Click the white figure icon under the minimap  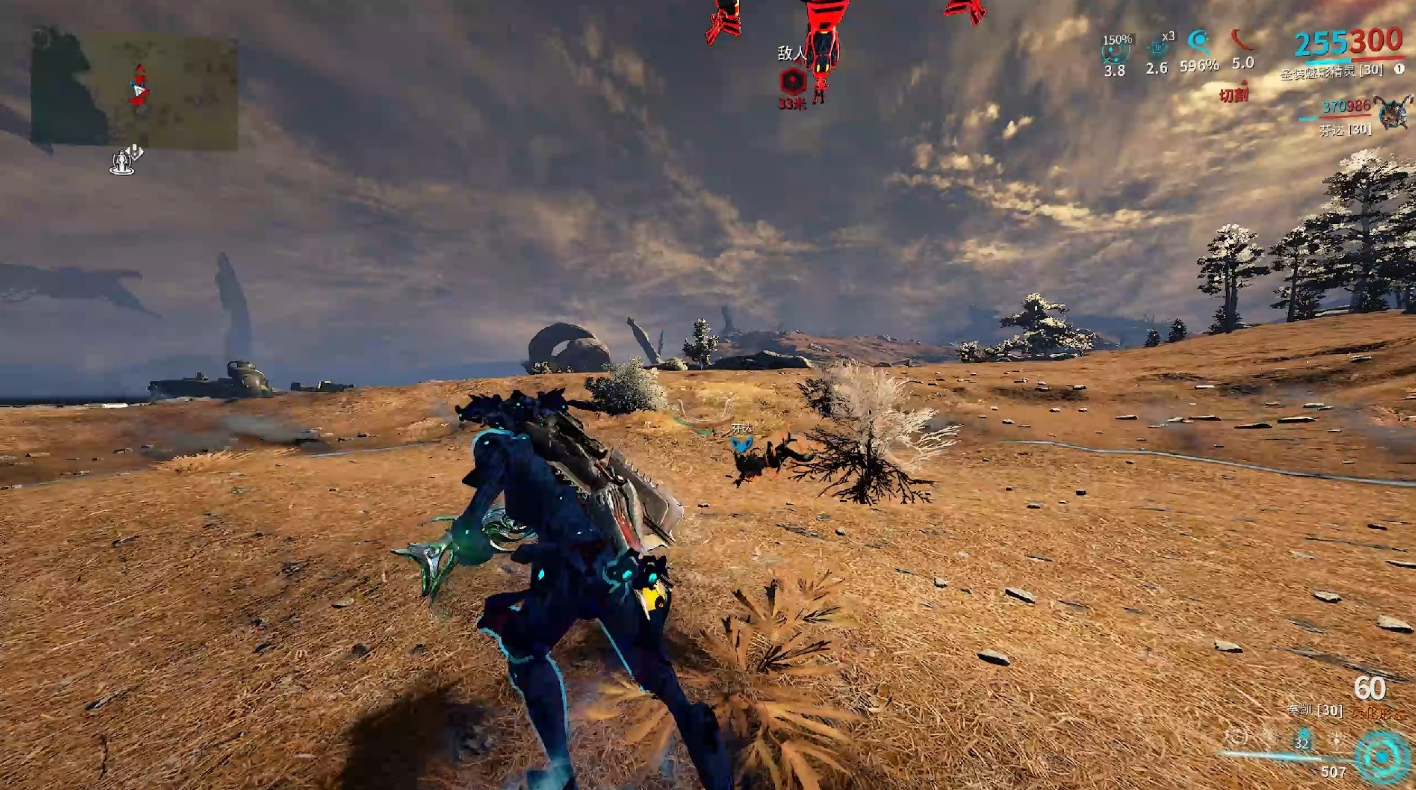(x=126, y=160)
